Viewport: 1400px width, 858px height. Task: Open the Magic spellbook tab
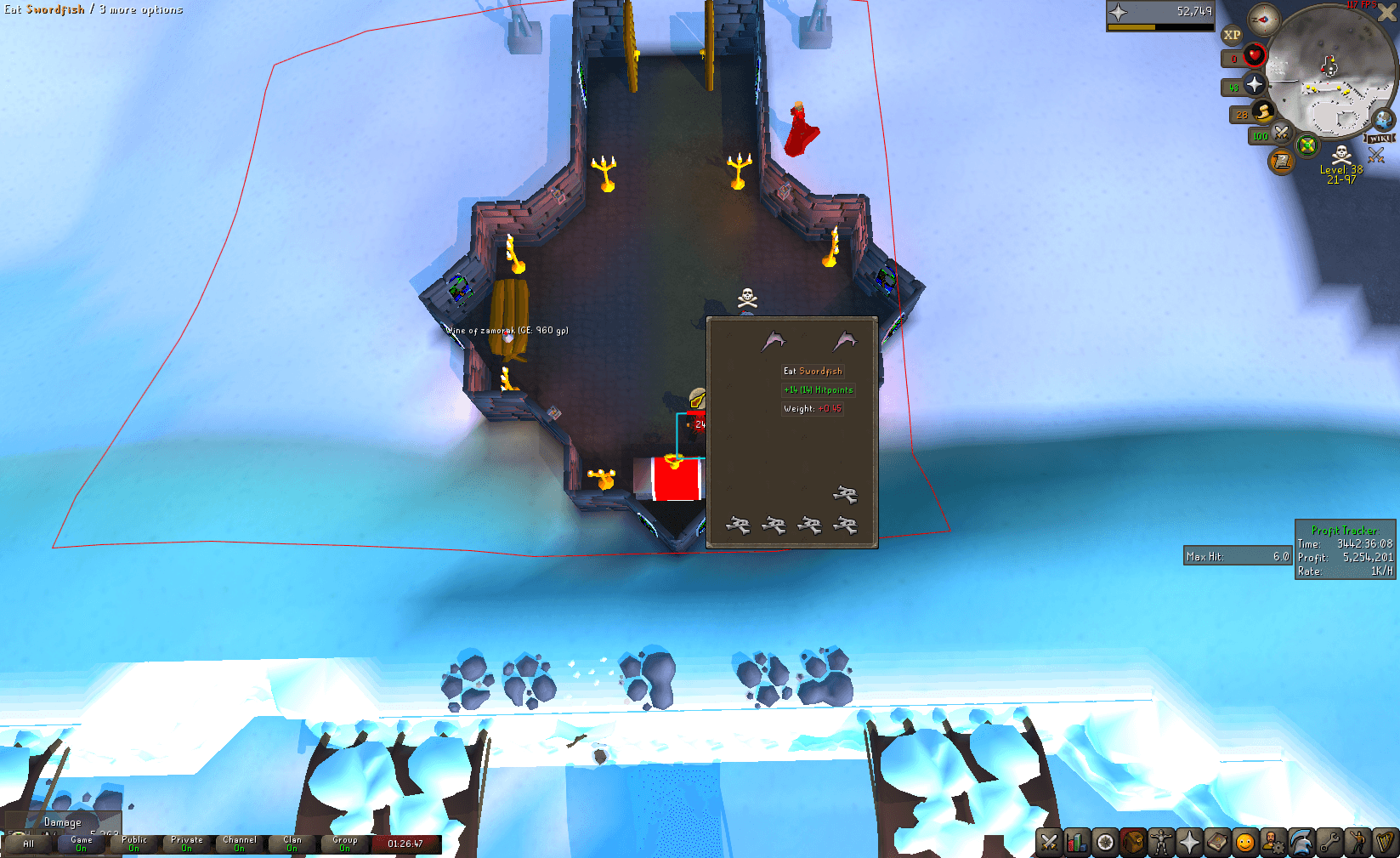(x=1217, y=843)
